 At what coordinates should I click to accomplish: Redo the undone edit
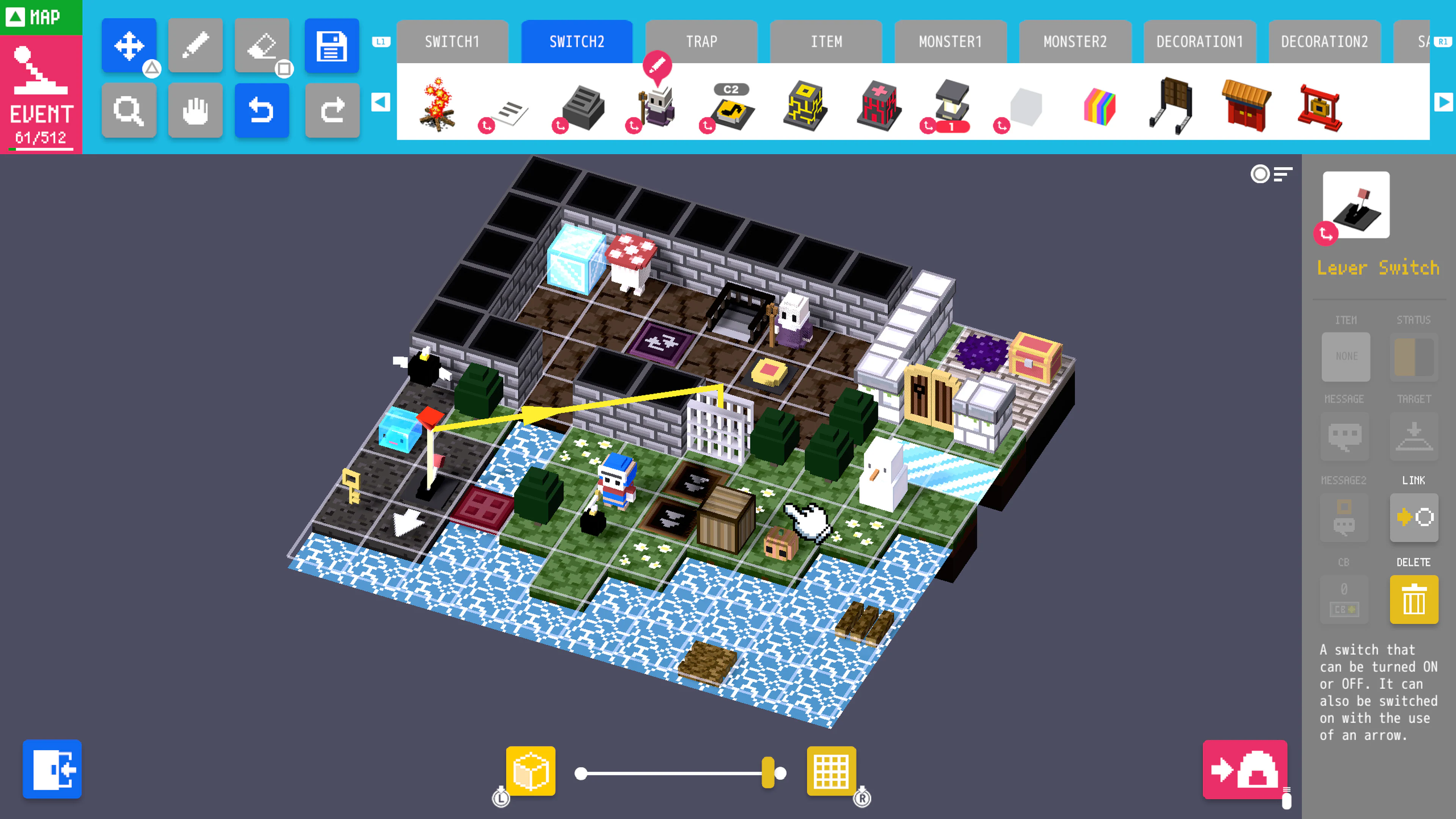(x=333, y=110)
